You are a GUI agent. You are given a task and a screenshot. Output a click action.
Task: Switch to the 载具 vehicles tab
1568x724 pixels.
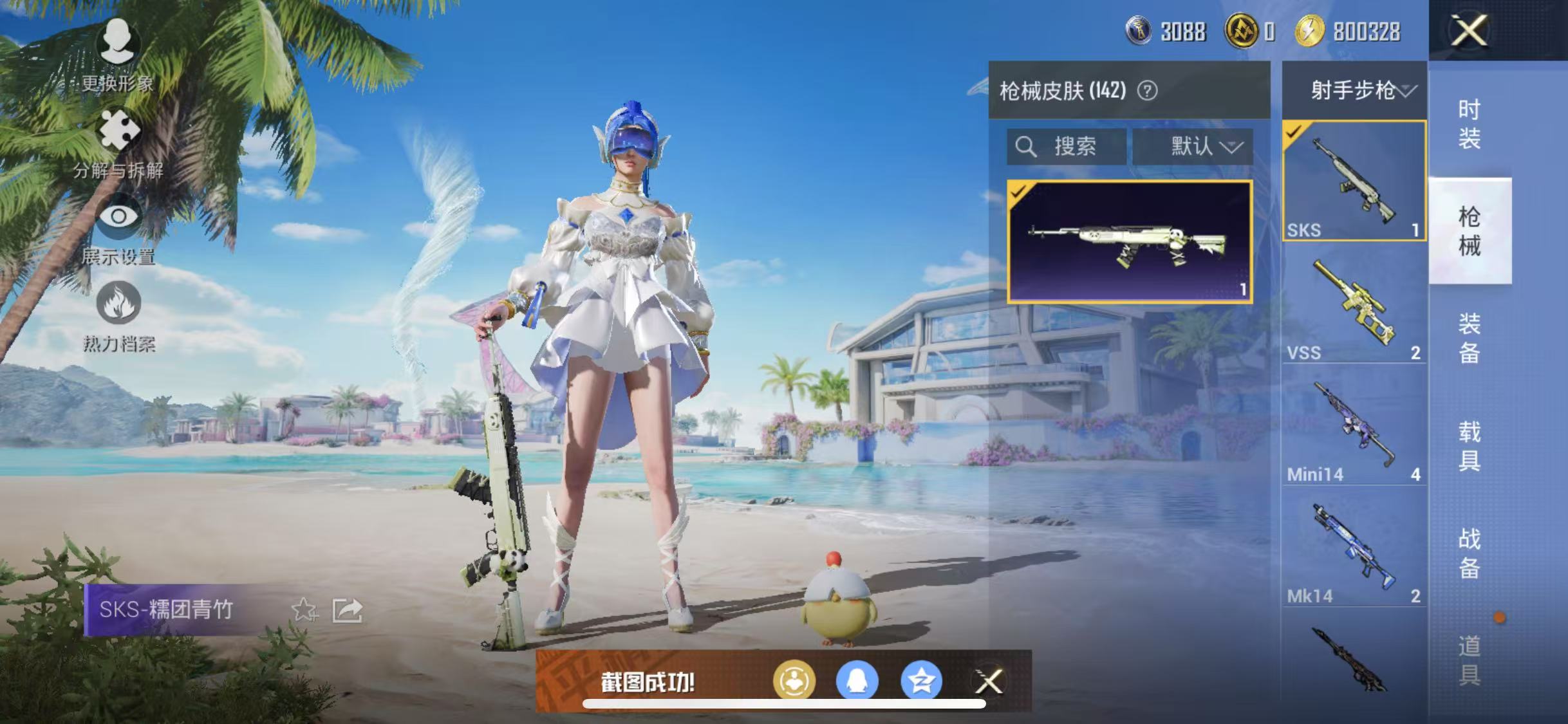(1469, 445)
